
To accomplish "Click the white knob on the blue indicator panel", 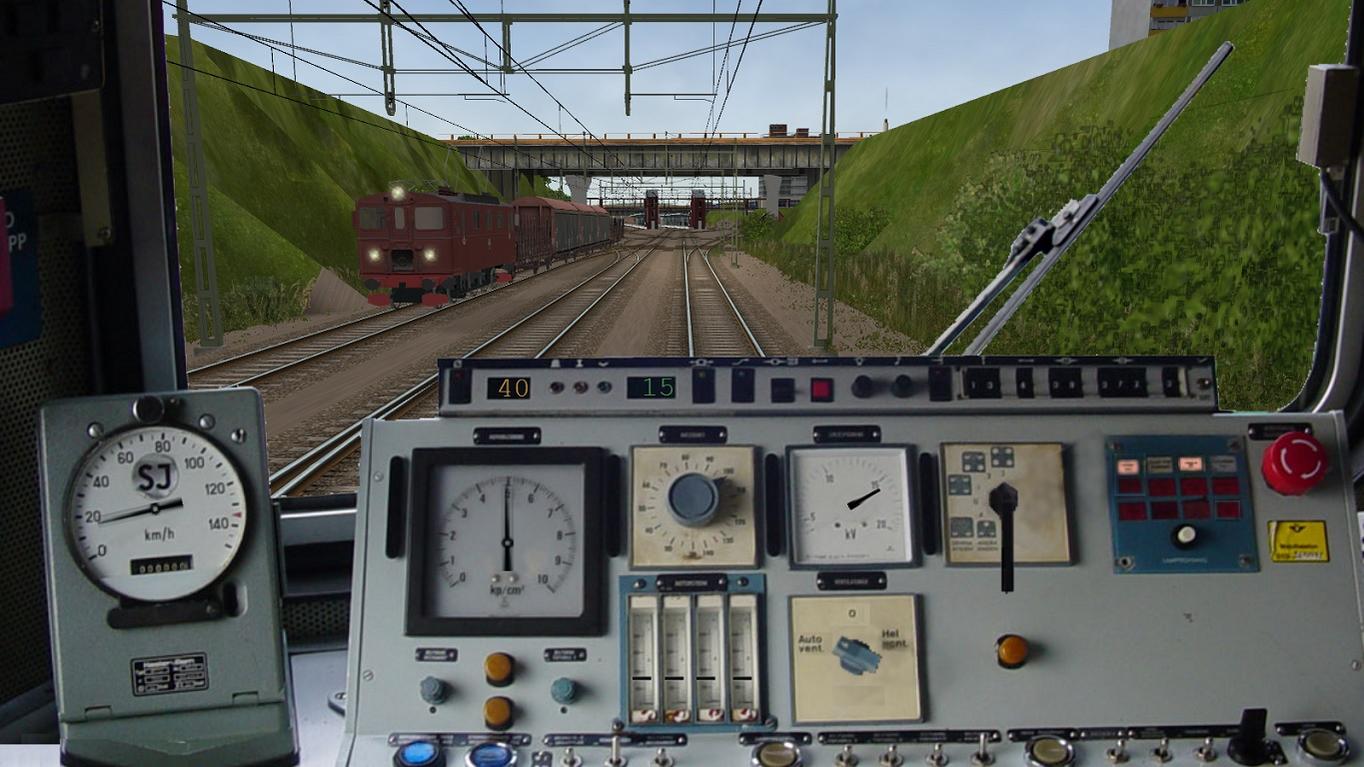I will coord(1185,536).
